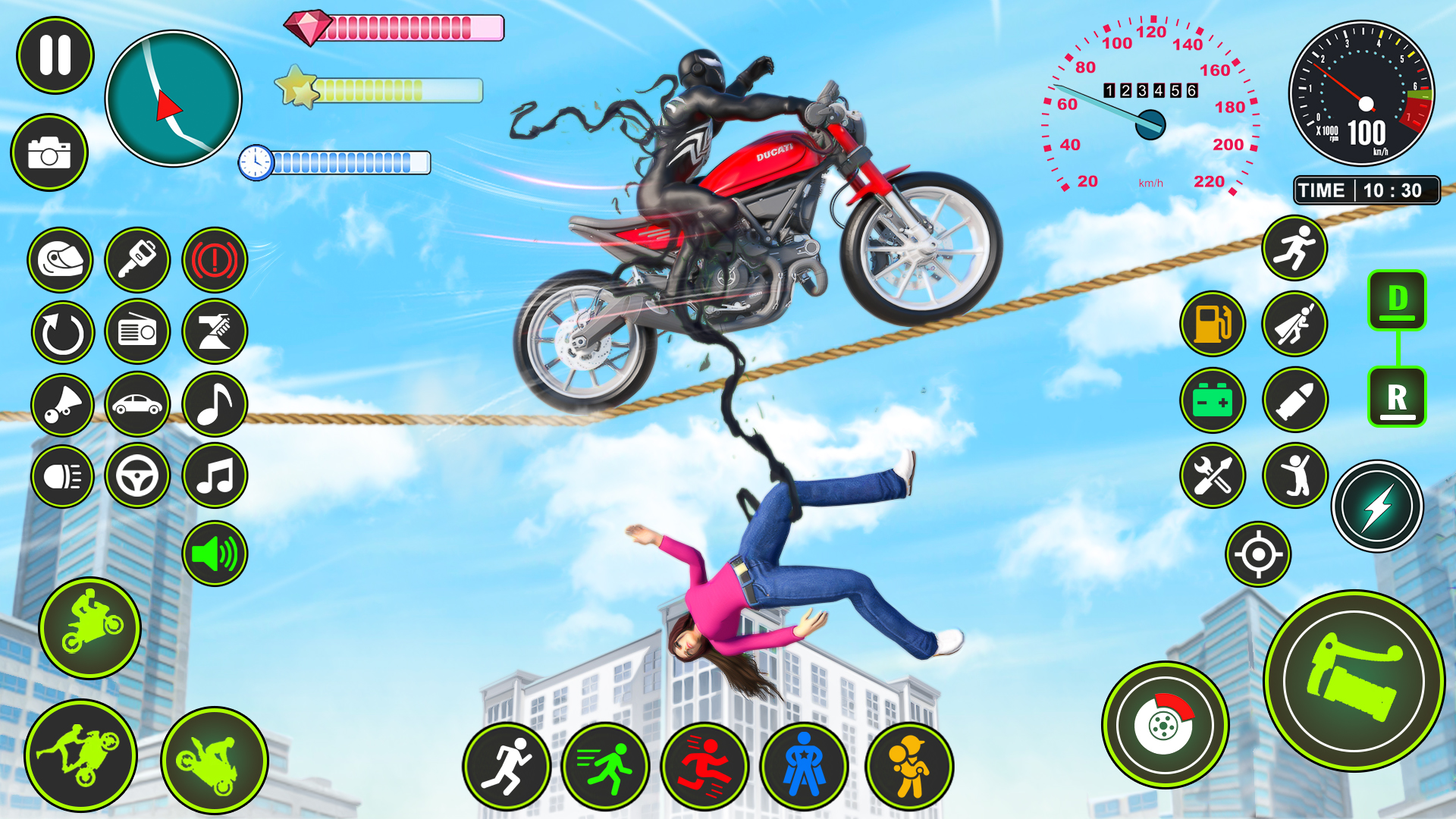This screenshot has height=819, width=1456.
Task: Toggle the headlights on
Action: [61, 477]
